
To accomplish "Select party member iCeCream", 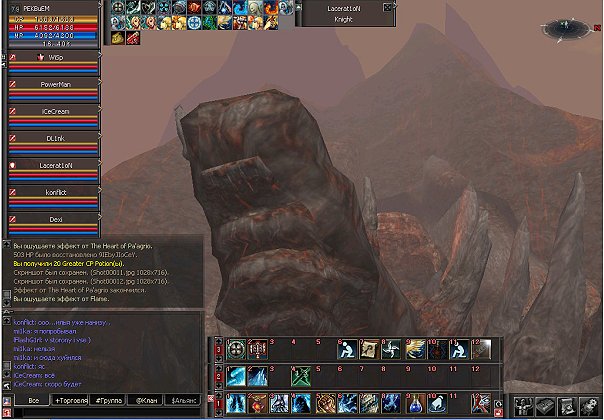I will point(55,112).
